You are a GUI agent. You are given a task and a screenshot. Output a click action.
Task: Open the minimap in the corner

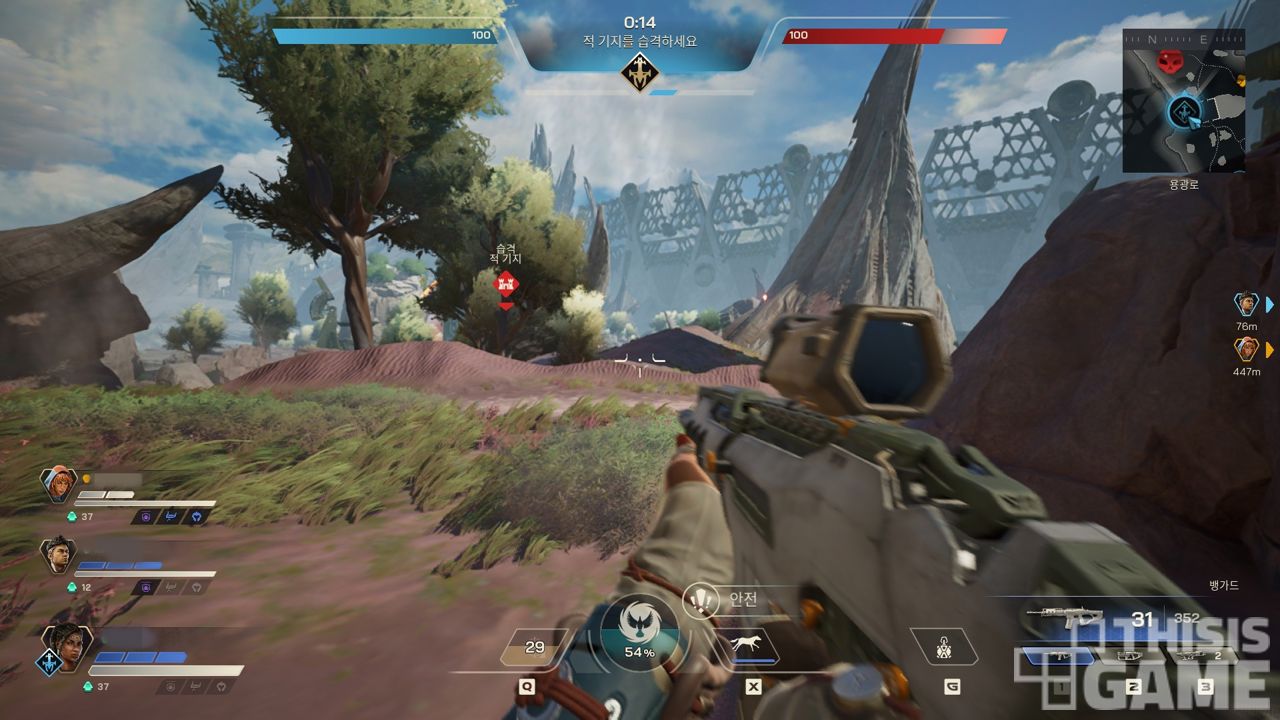1183,100
